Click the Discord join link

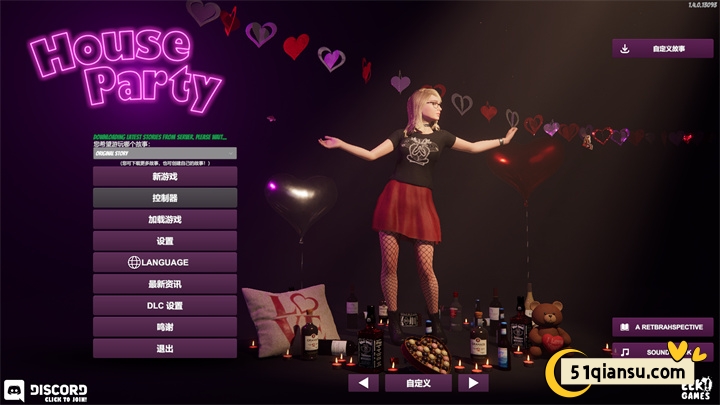(47, 391)
